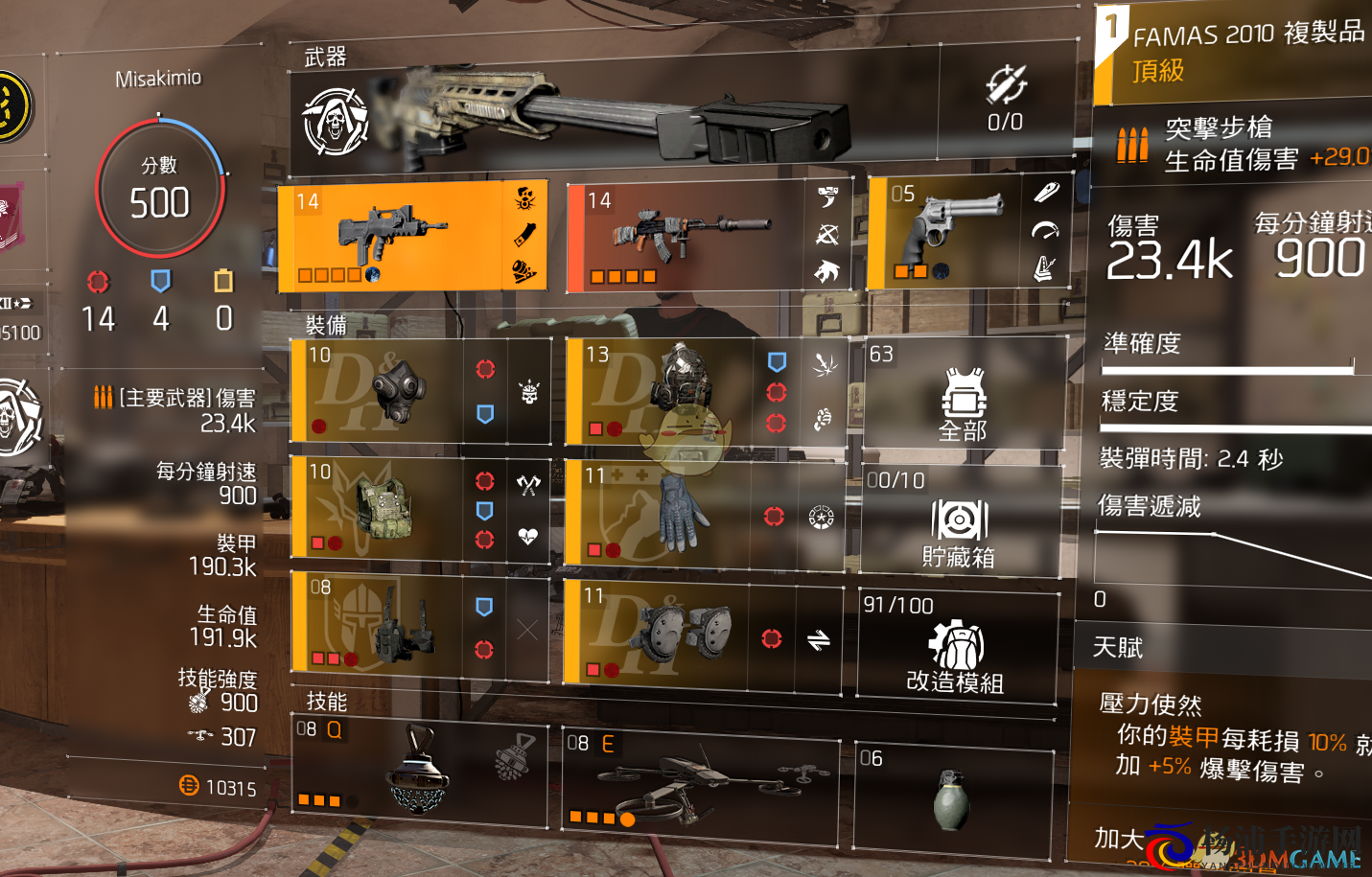
Task: Select the E drone skill slot
Action: (x=700, y=781)
